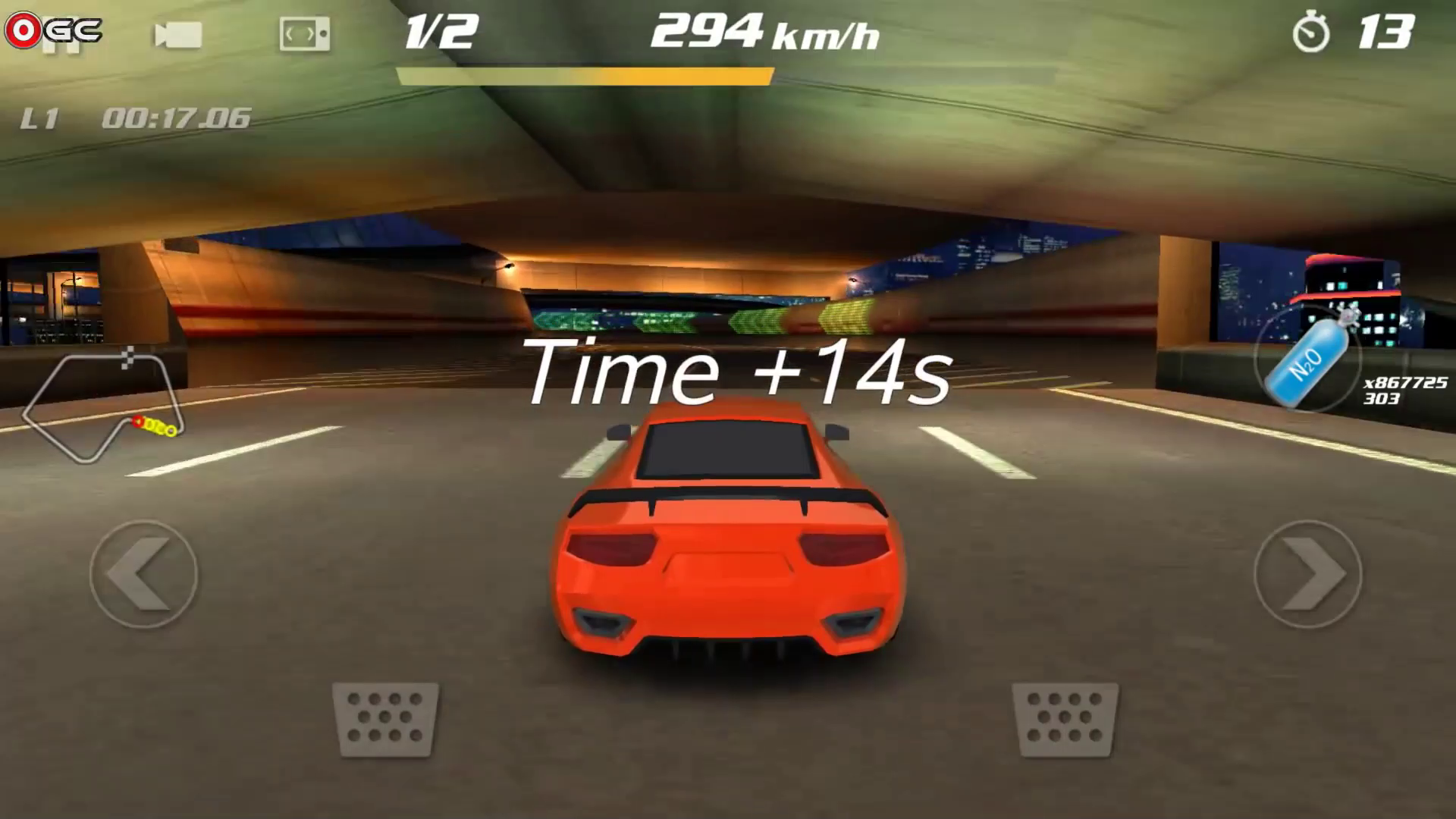The image size is (1456, 819).
Task: Tap the right gas pedal
Action: pyautogui.click(x=1065, y=718)
